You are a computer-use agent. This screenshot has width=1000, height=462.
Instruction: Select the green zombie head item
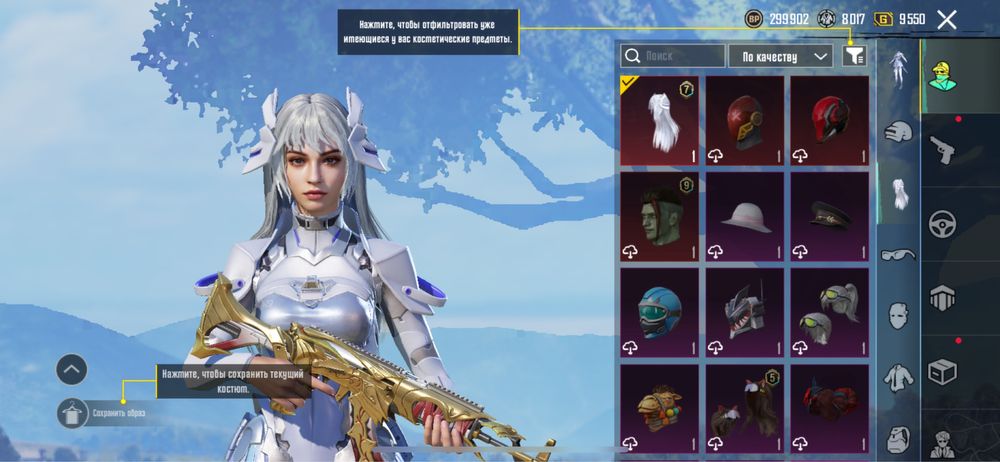click(659, 216)
